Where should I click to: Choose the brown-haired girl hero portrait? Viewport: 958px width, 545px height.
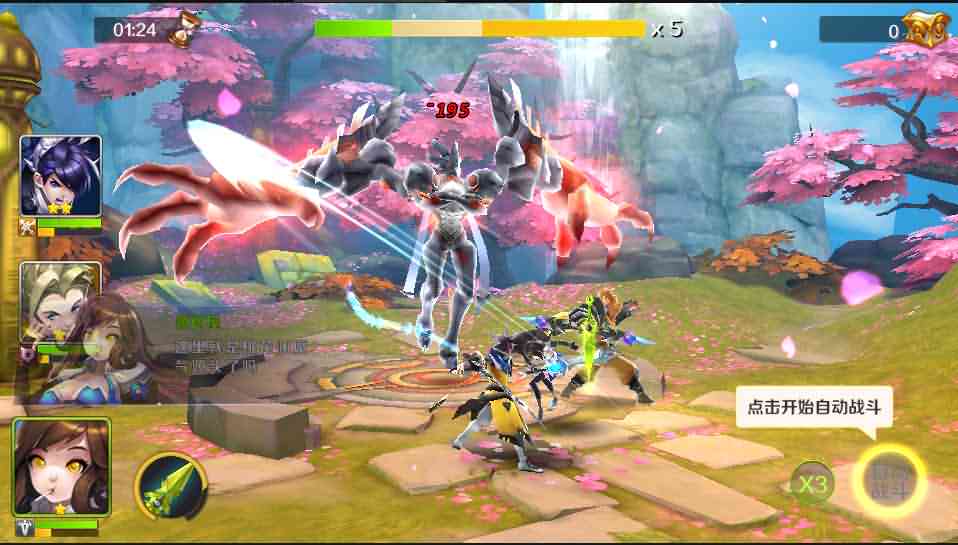click(61, 466)
